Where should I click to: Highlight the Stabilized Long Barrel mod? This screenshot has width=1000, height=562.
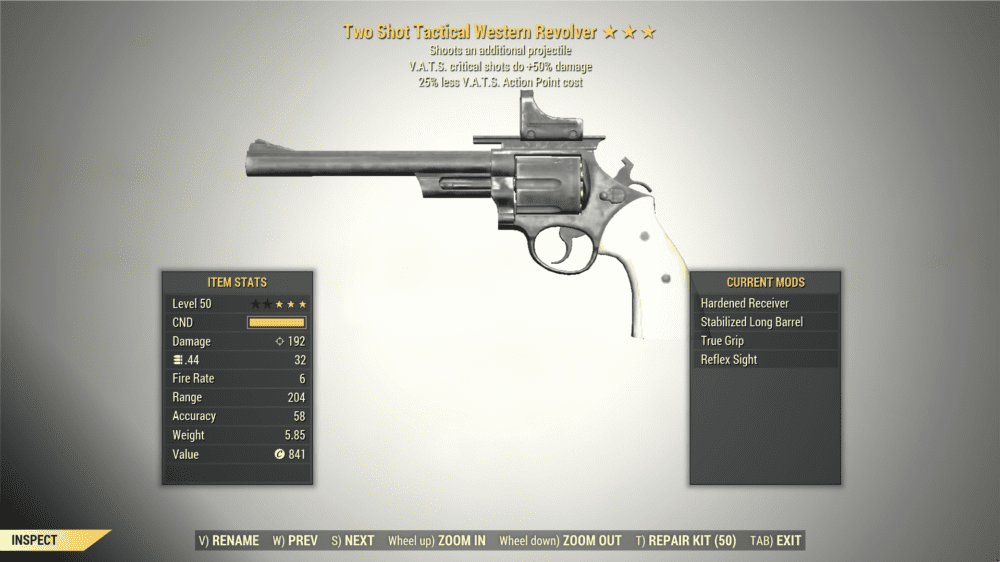pos(766,322)
